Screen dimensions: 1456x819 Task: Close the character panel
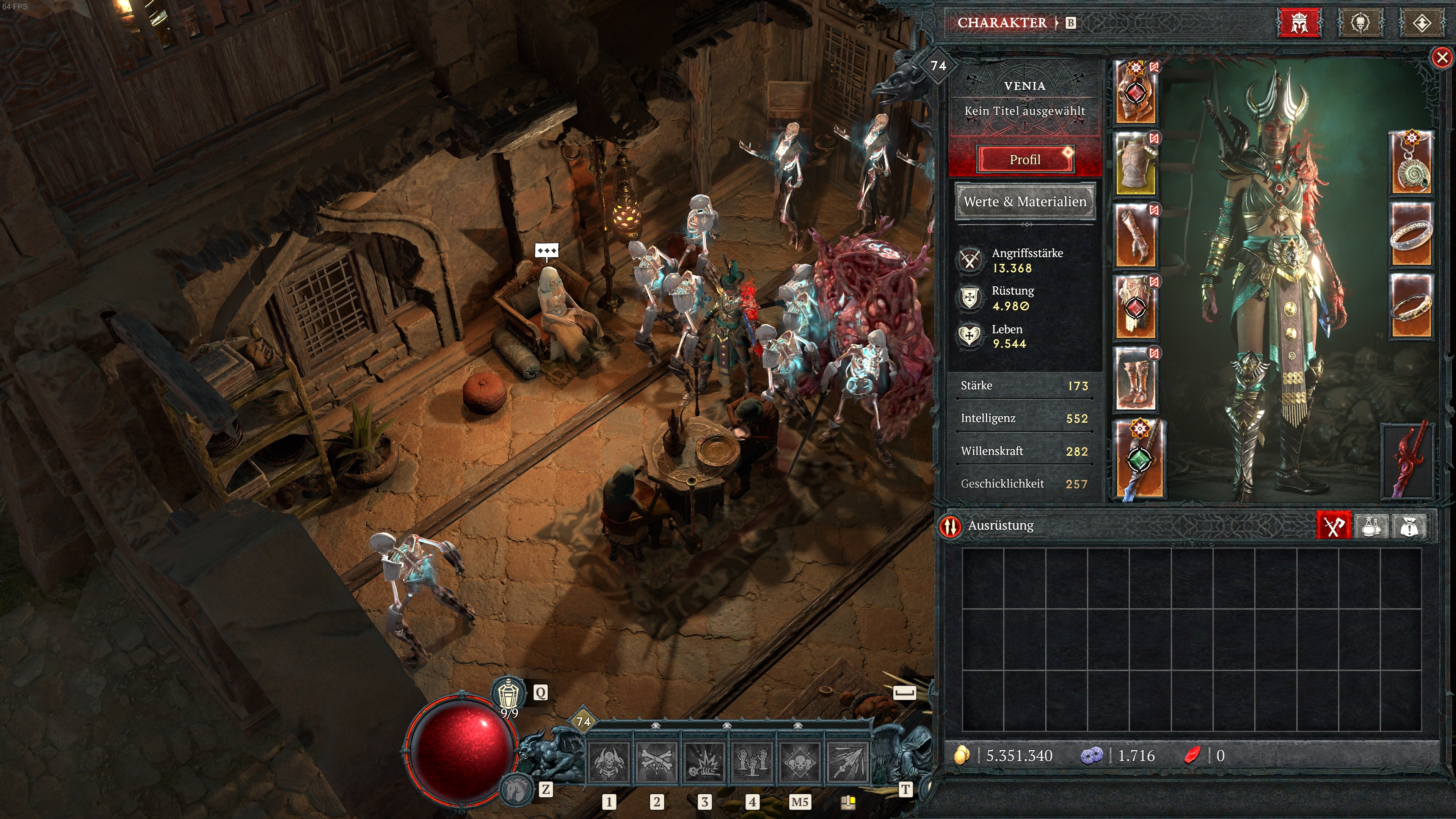[1442, 57]
